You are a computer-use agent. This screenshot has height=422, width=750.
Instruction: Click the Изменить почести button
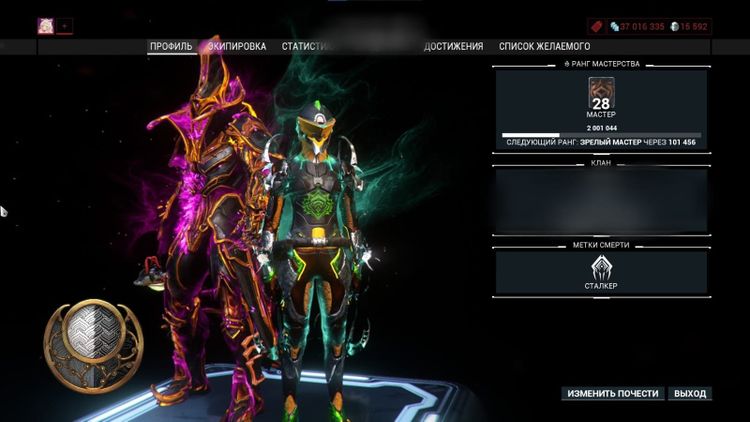click(x=612, y=394)
